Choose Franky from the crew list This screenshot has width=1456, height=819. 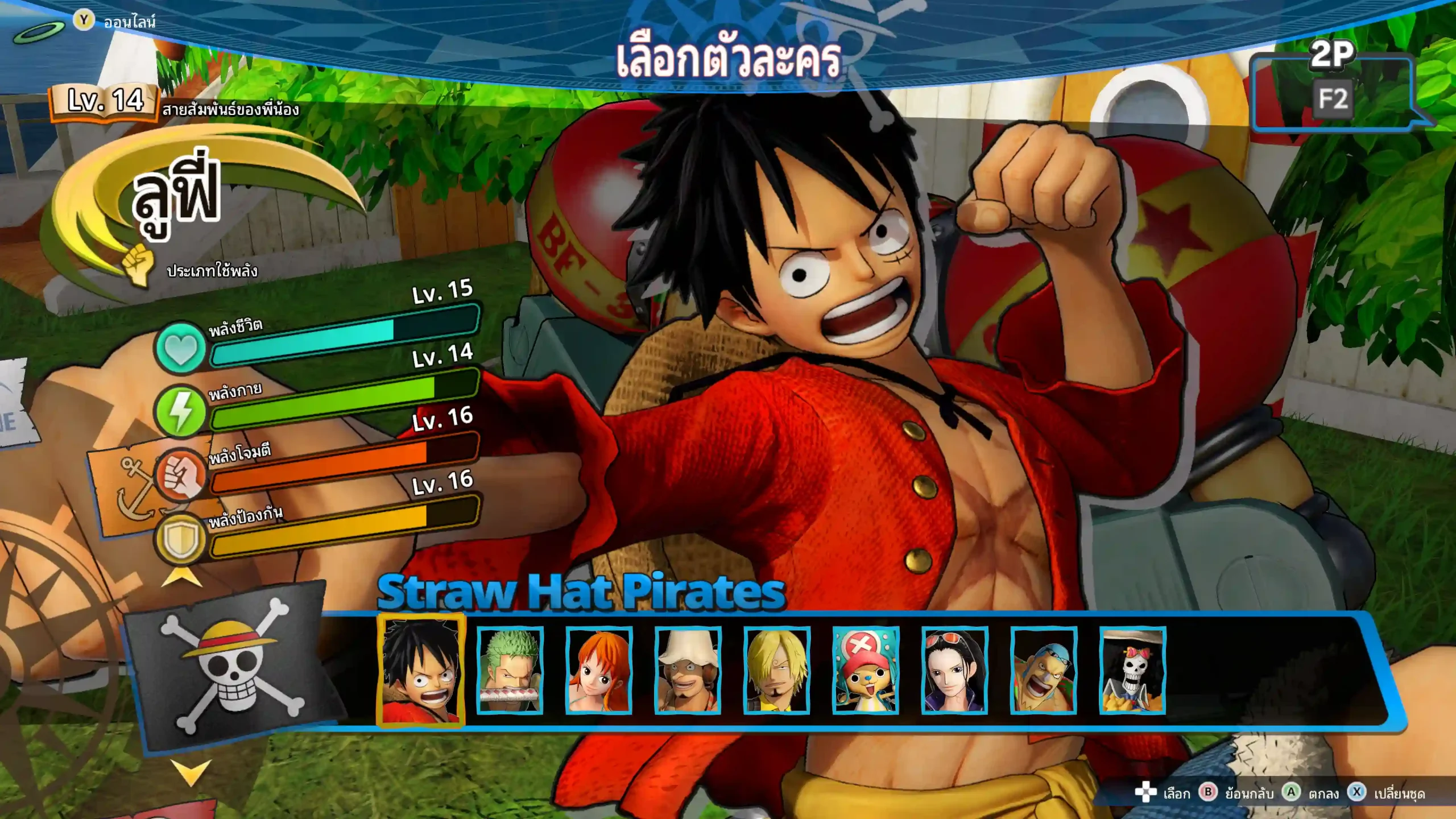(1043, 671)
